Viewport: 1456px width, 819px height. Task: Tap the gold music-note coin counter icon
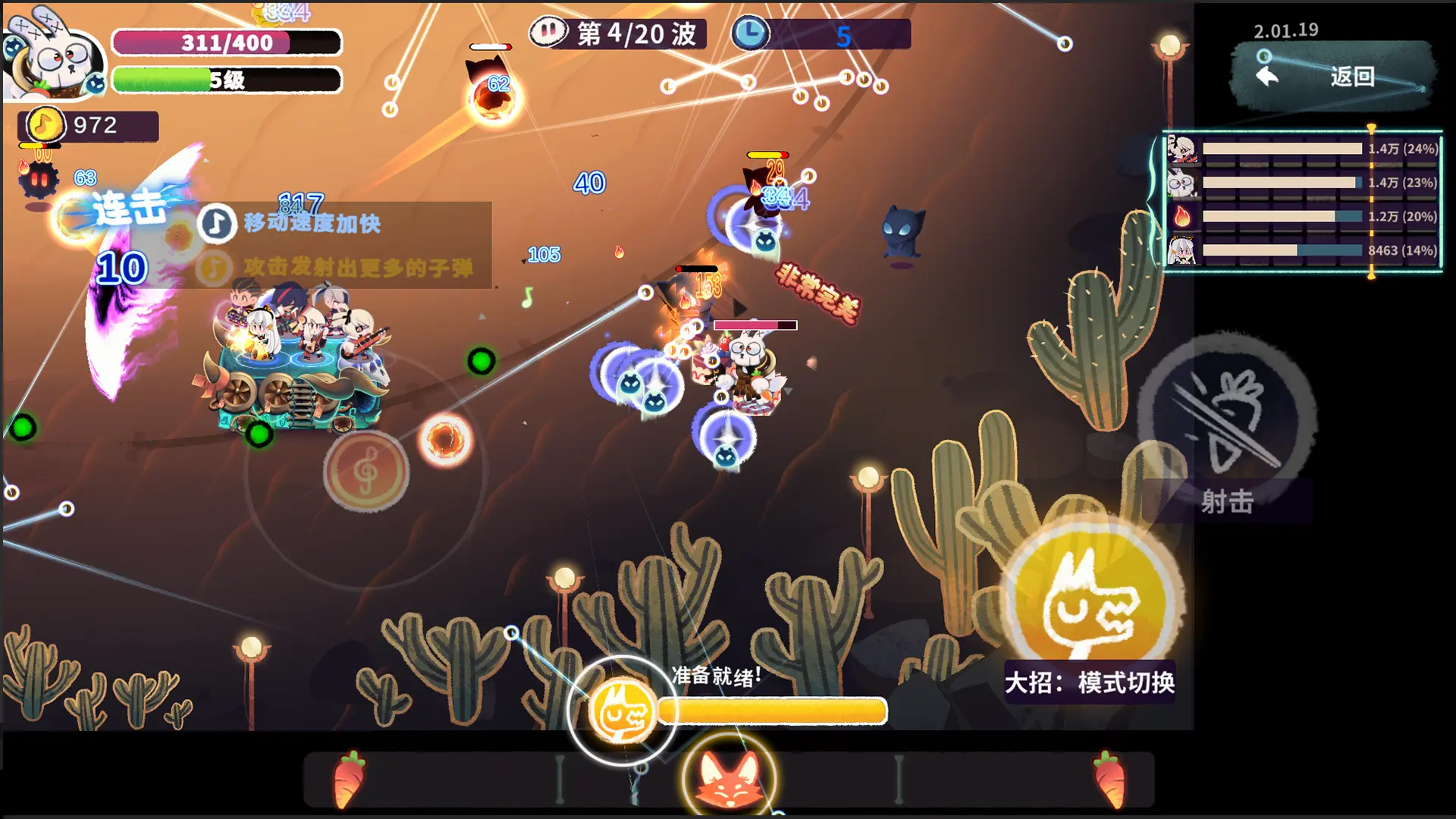(x=44, y=125)
